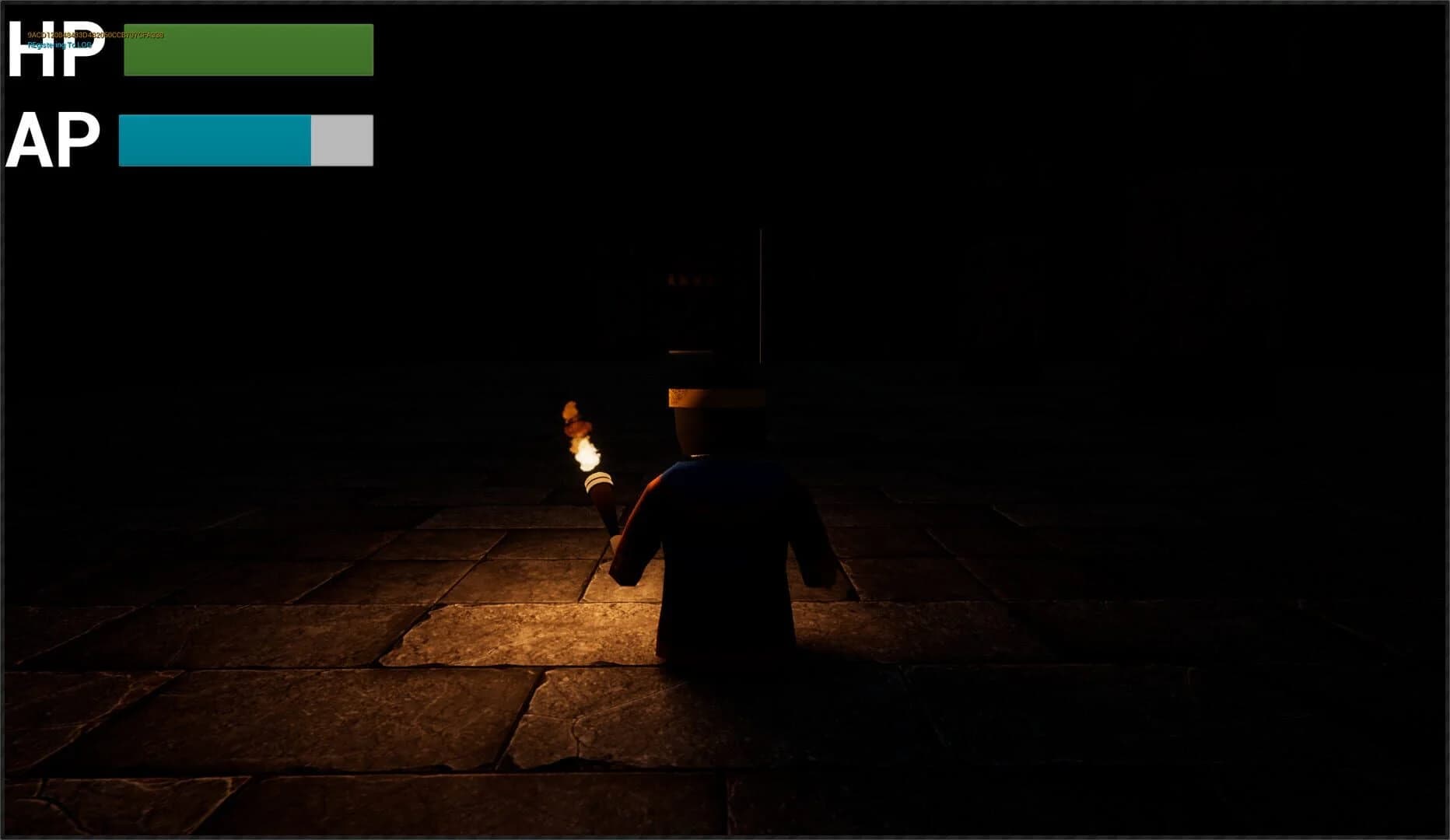Click the gray empty portion of the AP bar
This screenshot has height=840, width=1450.
tap(341, 139)
